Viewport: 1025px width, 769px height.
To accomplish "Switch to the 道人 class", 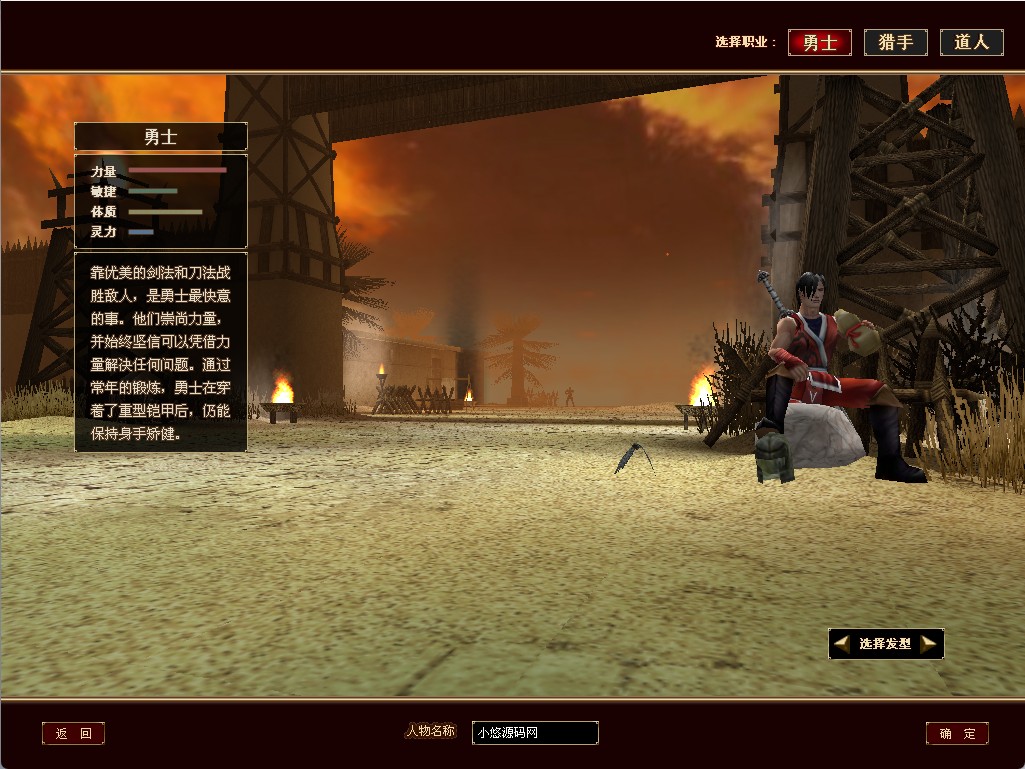I will click(x=971, y=42).
